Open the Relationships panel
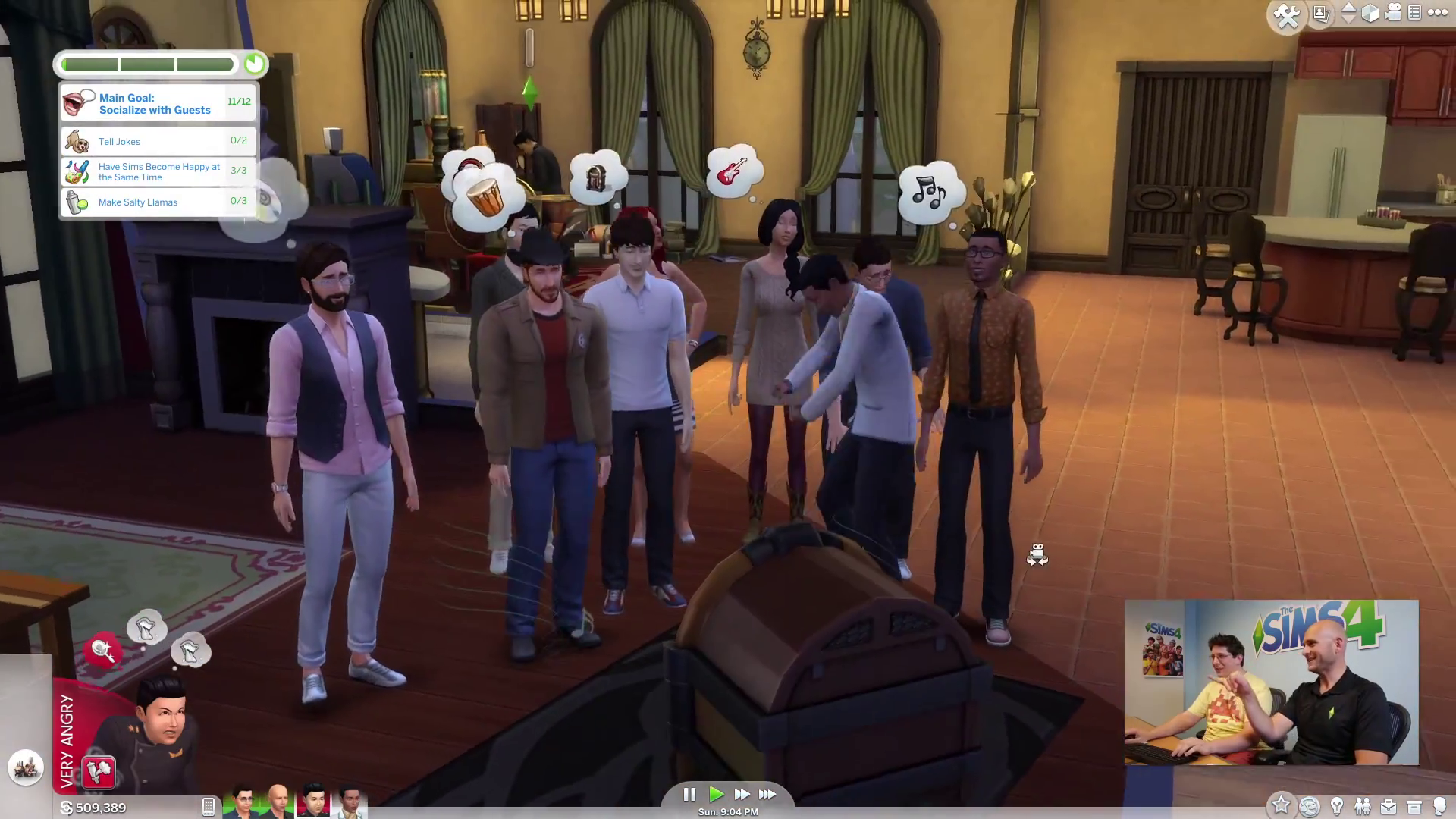Image resolution: width=1456 pixels, height=819 pixels. click(1363, 805)
